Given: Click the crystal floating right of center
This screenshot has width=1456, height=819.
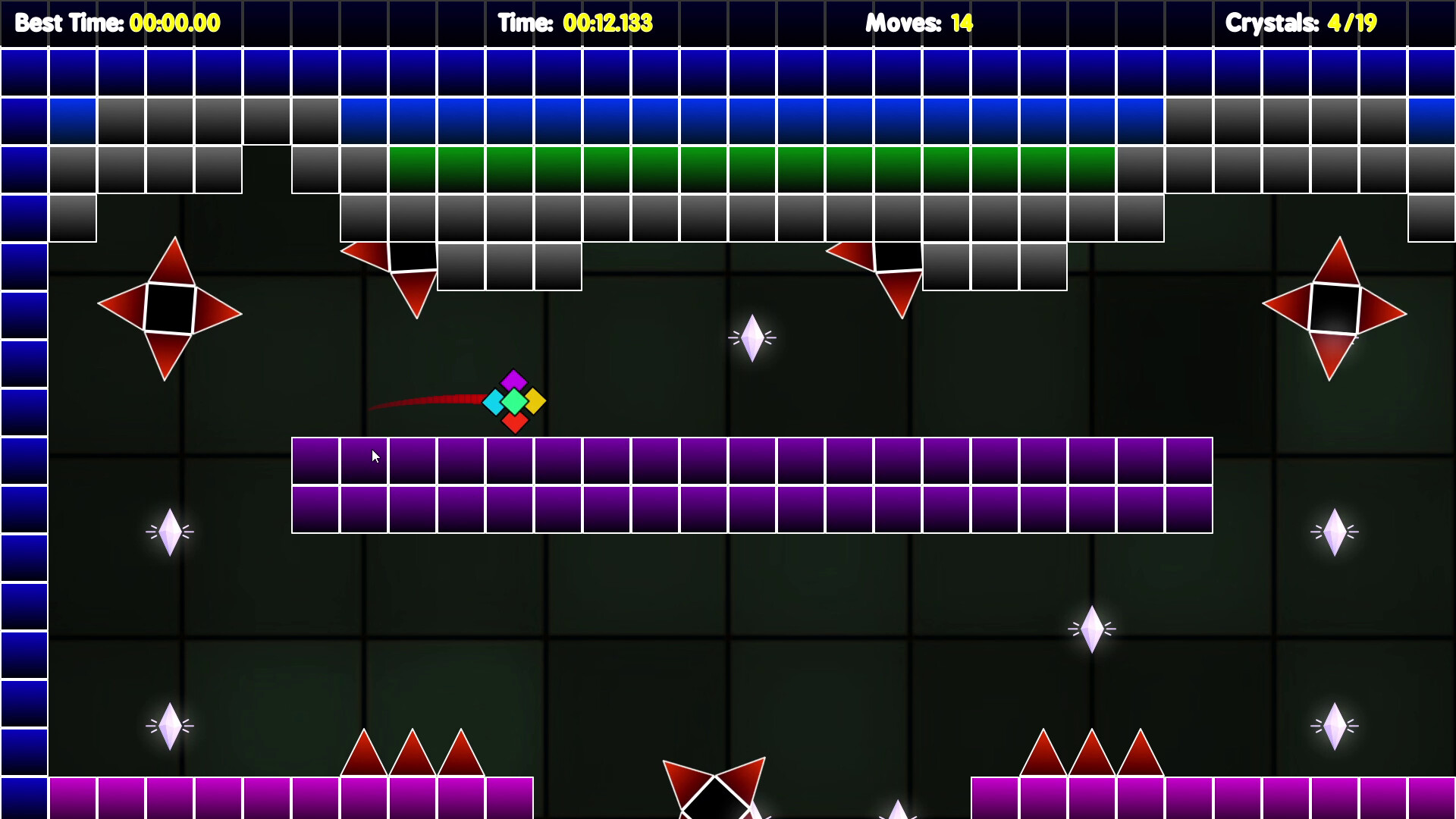Looking at the screenshot, I should pos(1093,627).
